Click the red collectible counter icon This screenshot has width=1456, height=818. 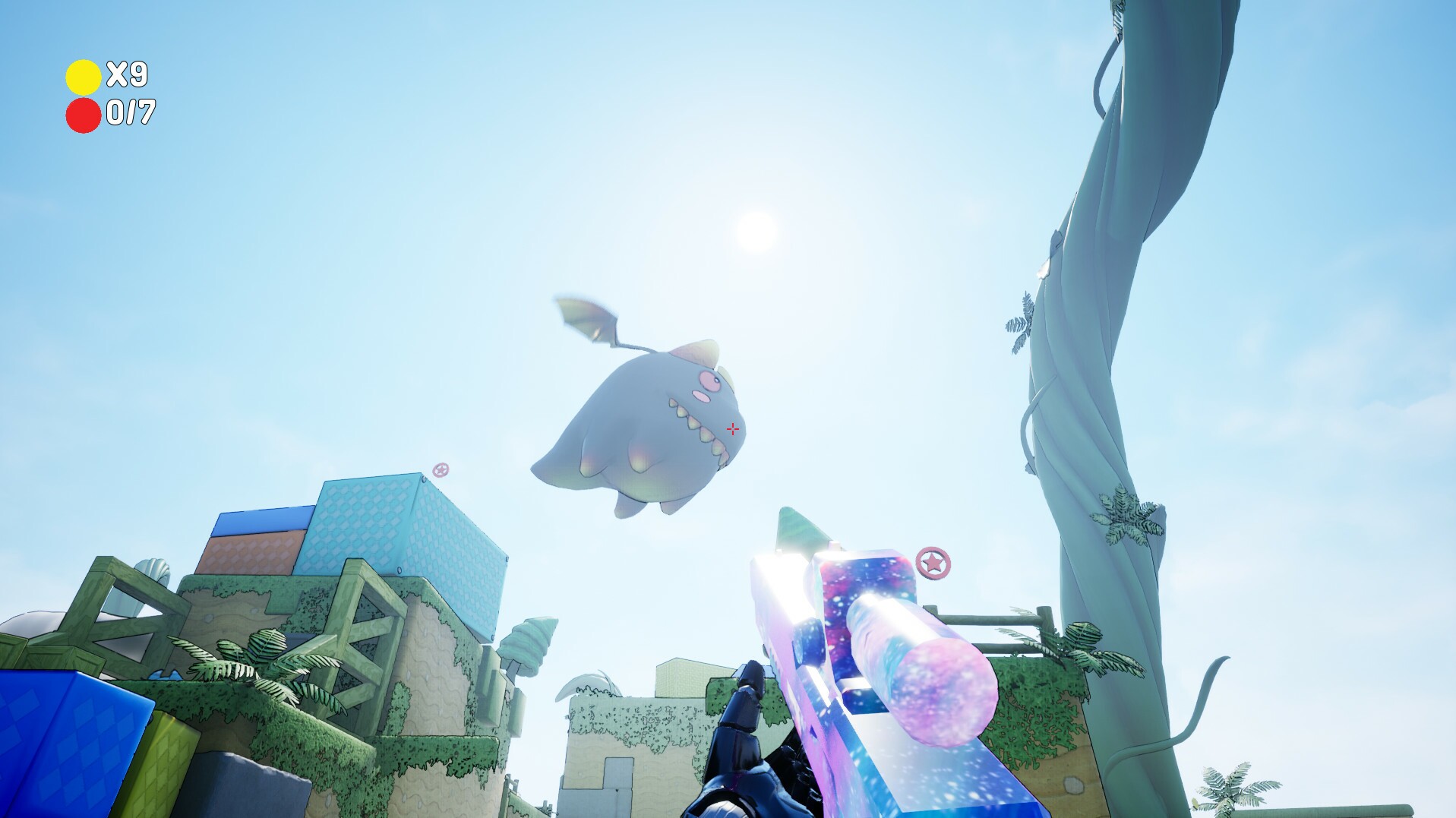point(84,115)
